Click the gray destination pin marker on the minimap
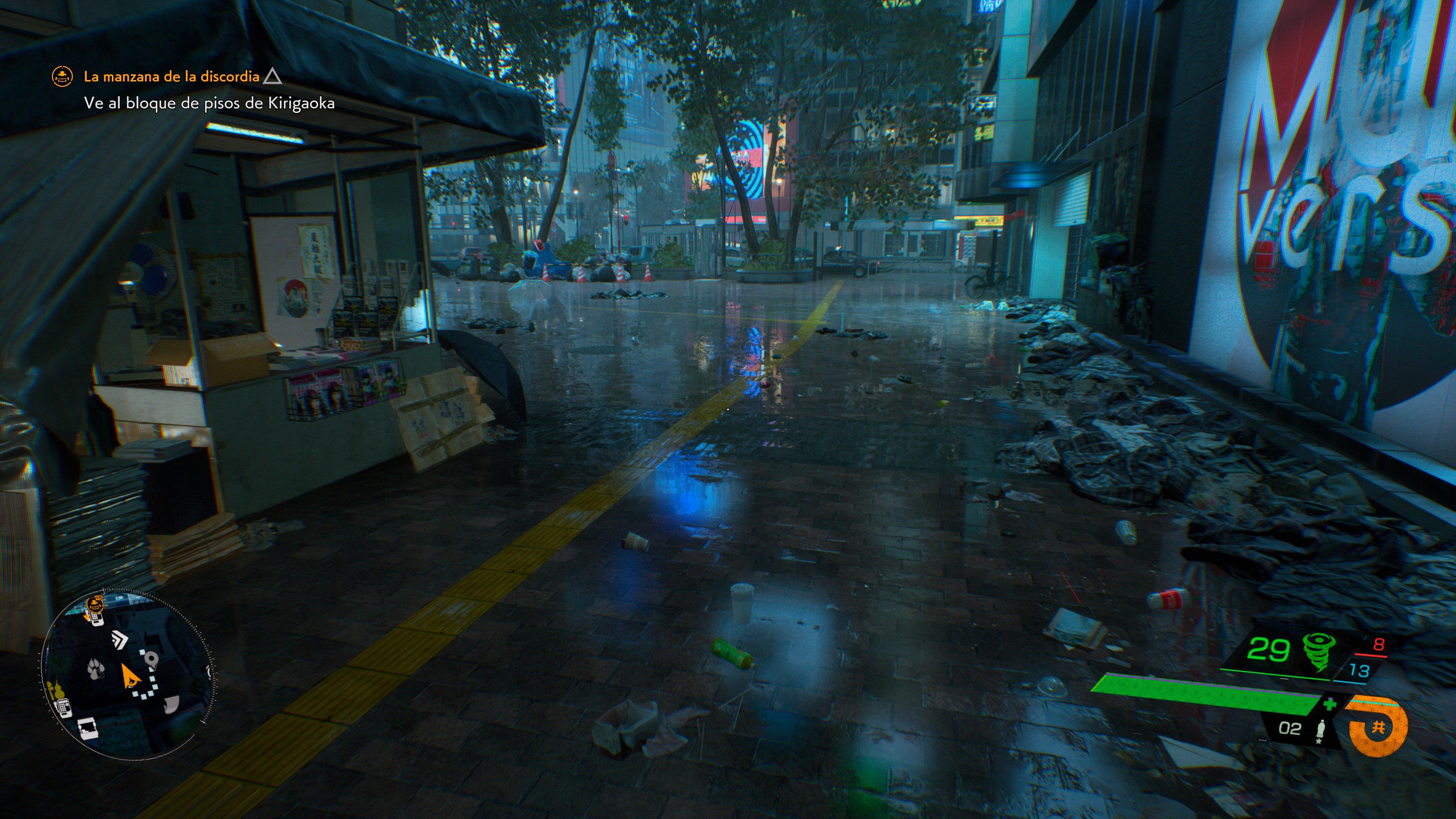1456x819 pixels. [152, 659]
